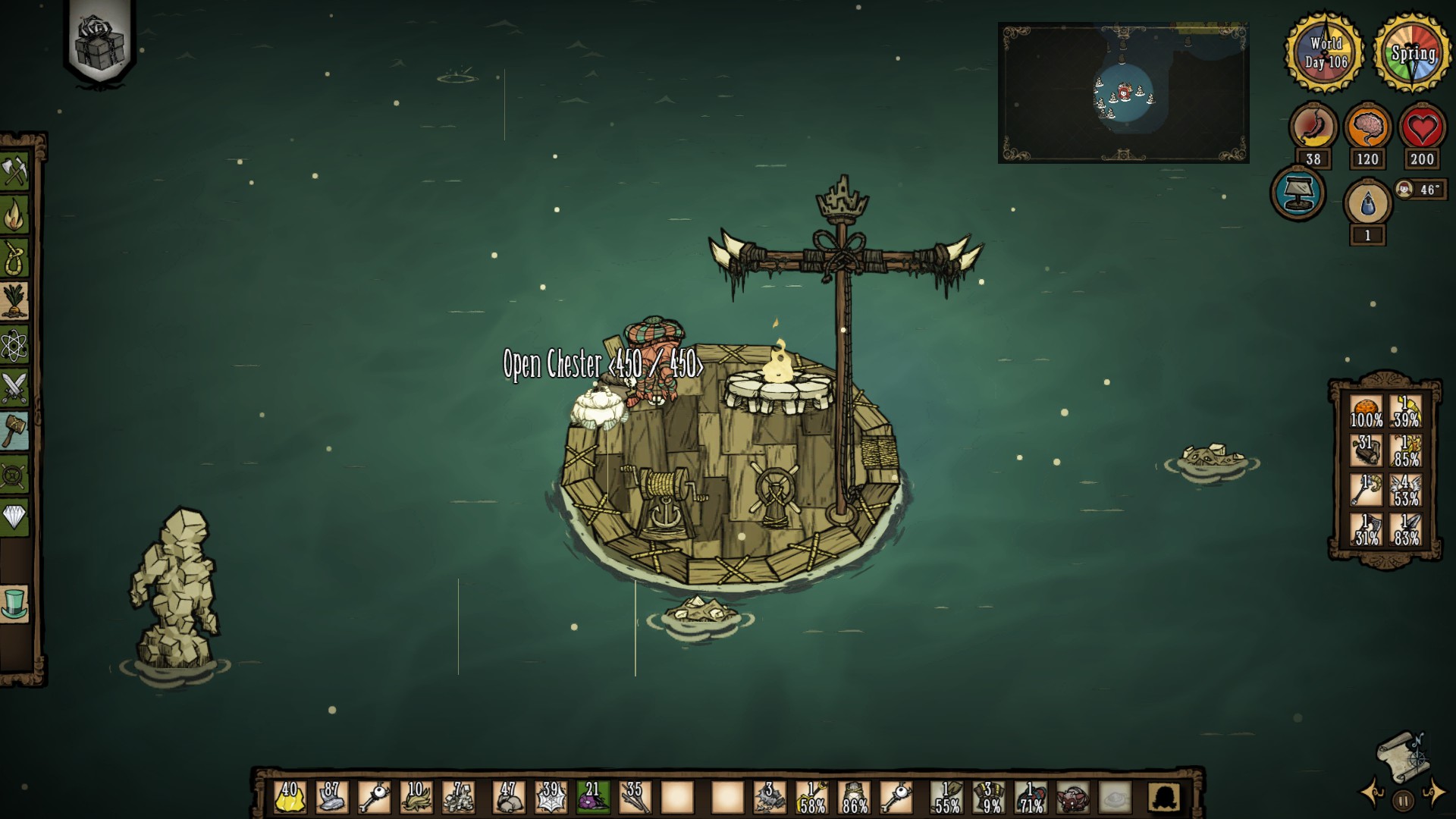Select the gold nuggets stack of 40
Image resolution: width=1456 pixels, height=819 pixels.
coord(289,798)
